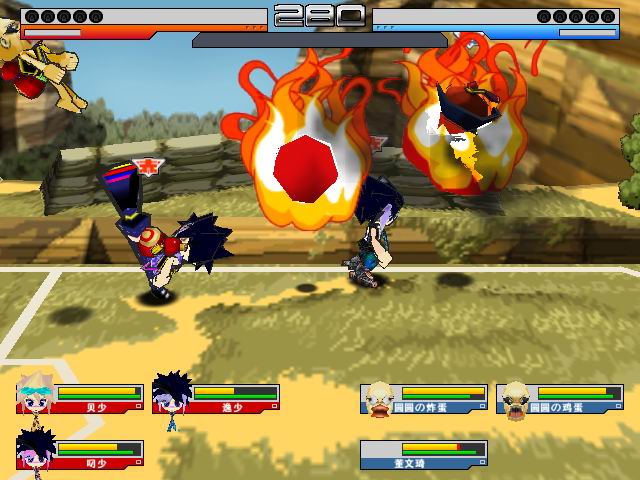Select the 逸少 character portrait
The width and height of the screenshot is (640, 480).
(x=172, y=394)
